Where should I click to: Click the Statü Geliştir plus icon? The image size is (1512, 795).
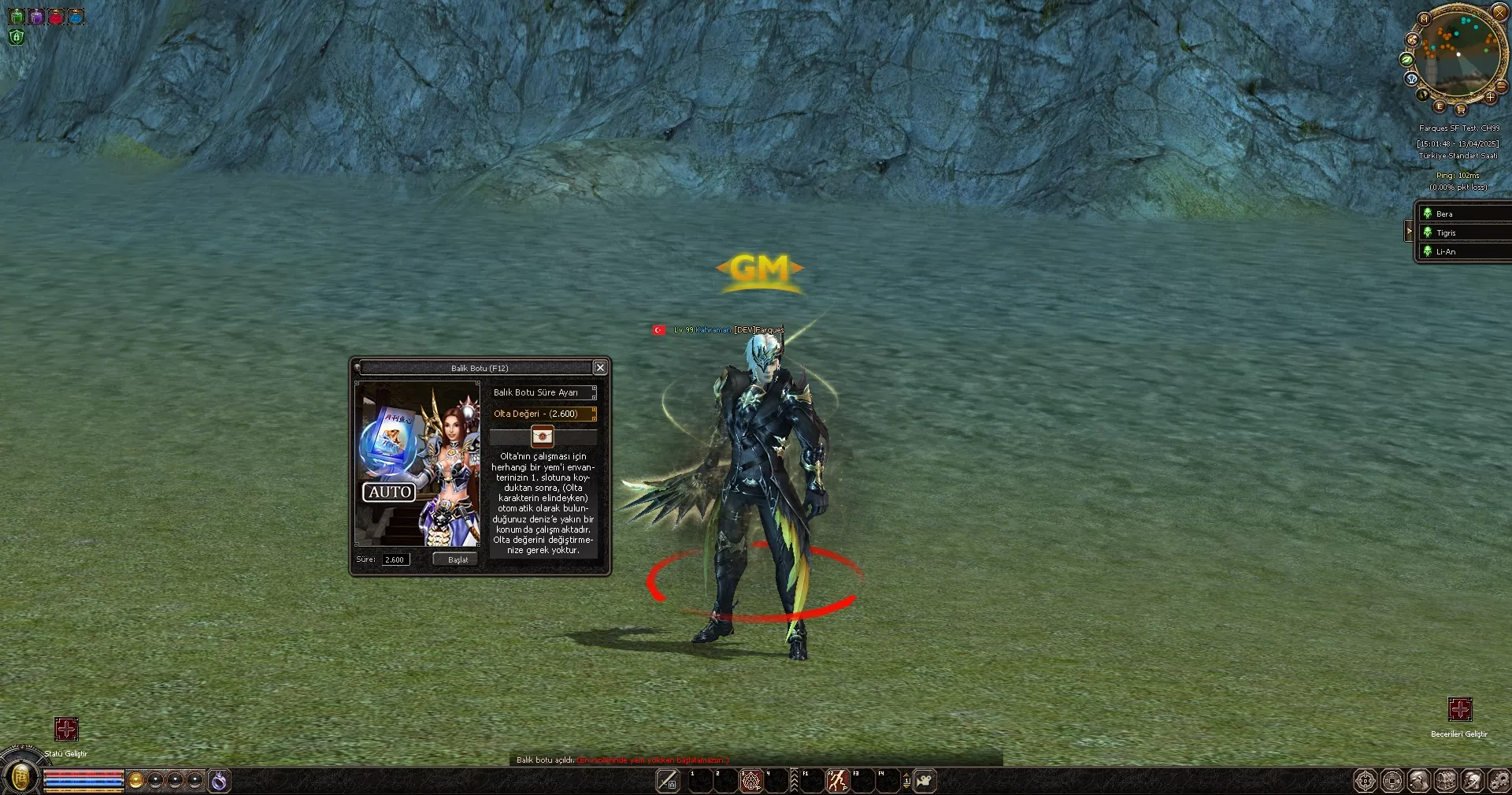coord(66,730)
